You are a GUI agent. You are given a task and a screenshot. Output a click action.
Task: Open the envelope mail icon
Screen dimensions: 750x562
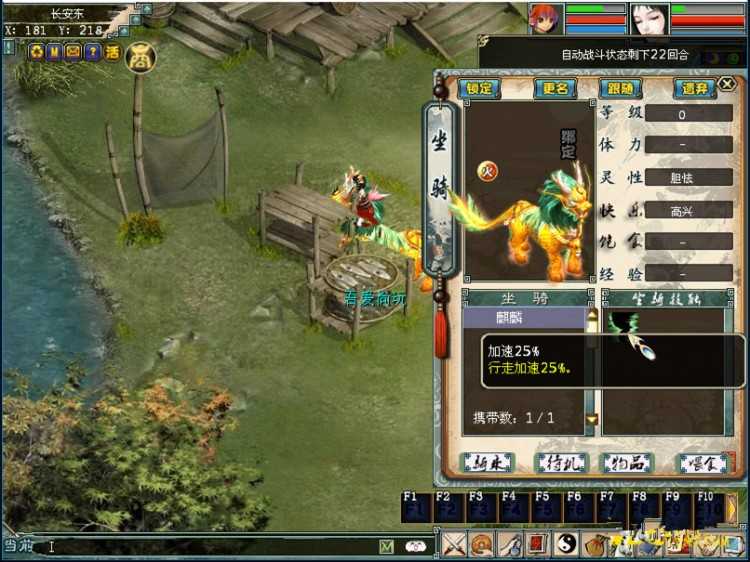tap(73, 52)
